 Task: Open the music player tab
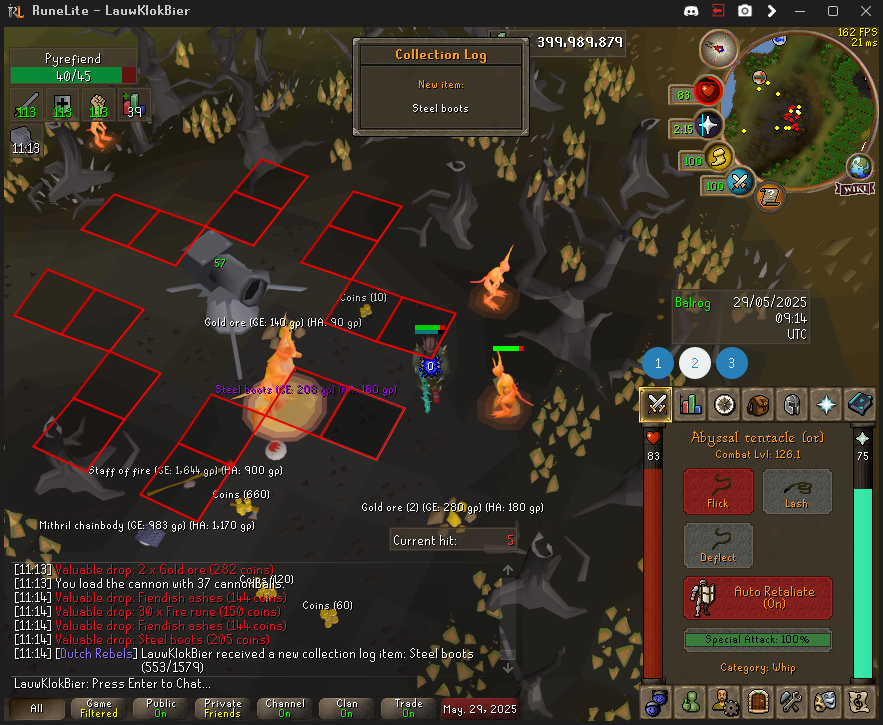860,700
